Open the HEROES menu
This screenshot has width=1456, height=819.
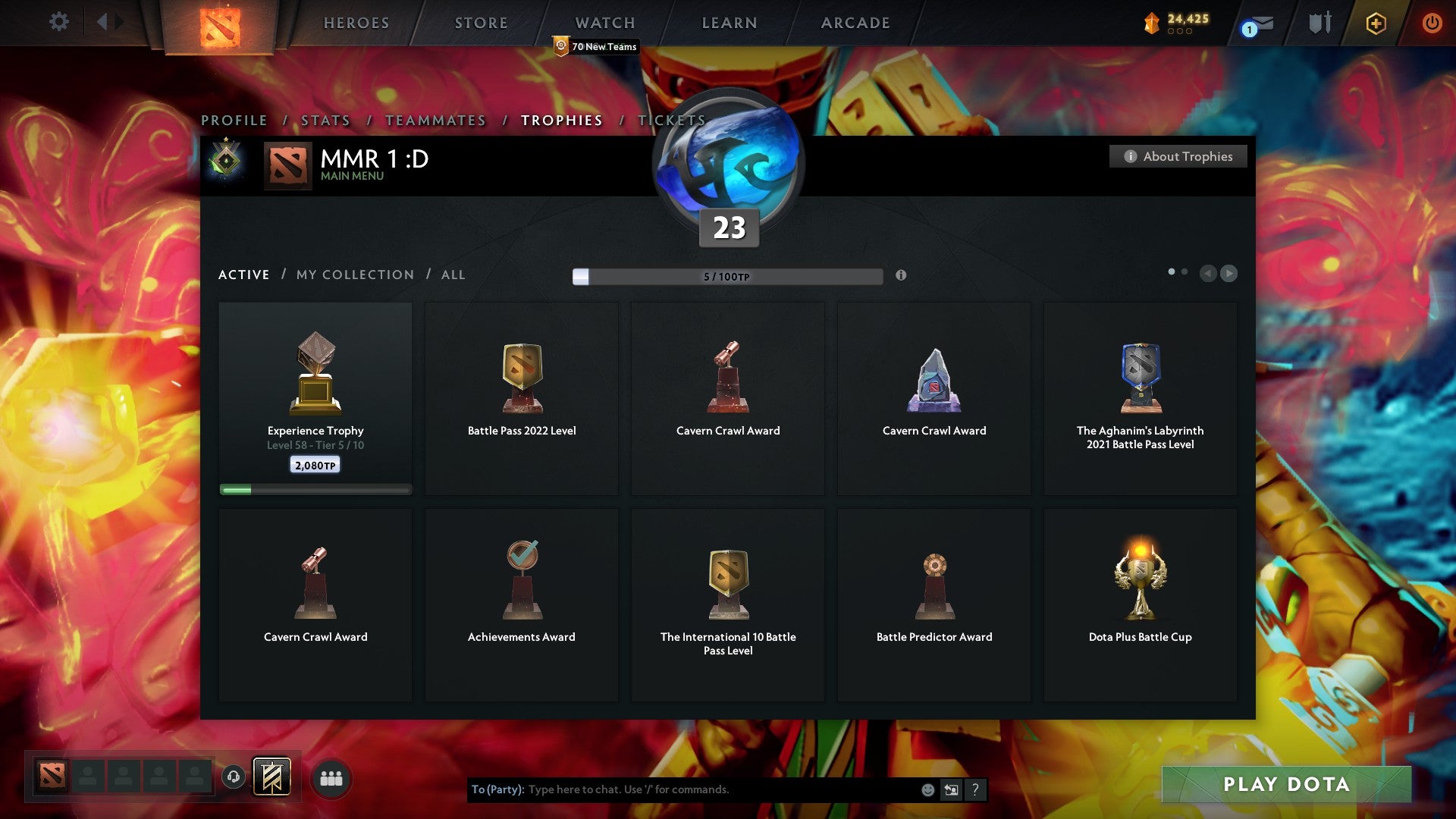356,23
